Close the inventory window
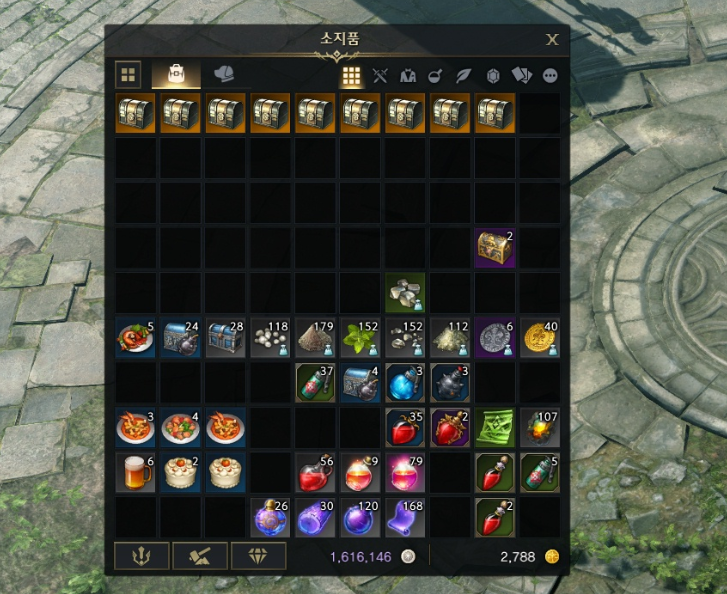The image size is (727, 594). 552,40
